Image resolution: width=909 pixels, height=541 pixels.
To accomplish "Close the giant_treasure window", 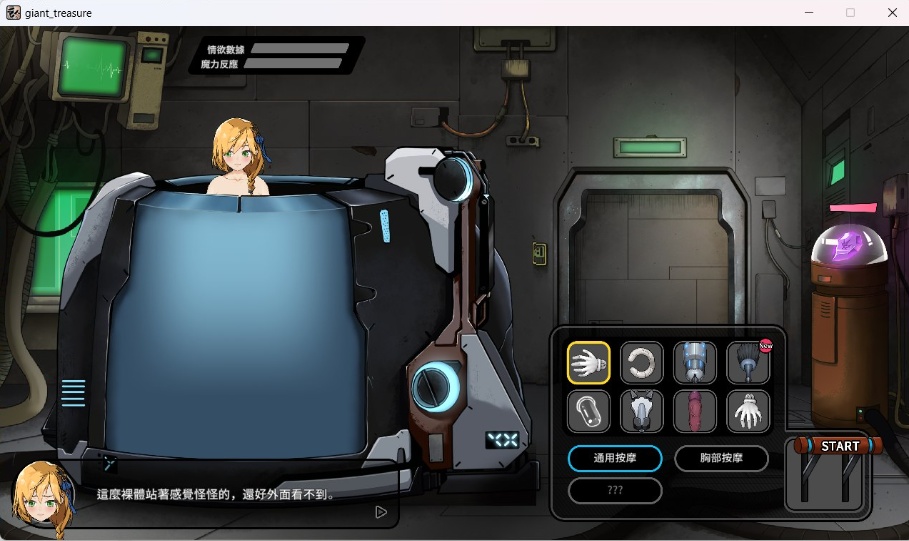I will [892, 13].
